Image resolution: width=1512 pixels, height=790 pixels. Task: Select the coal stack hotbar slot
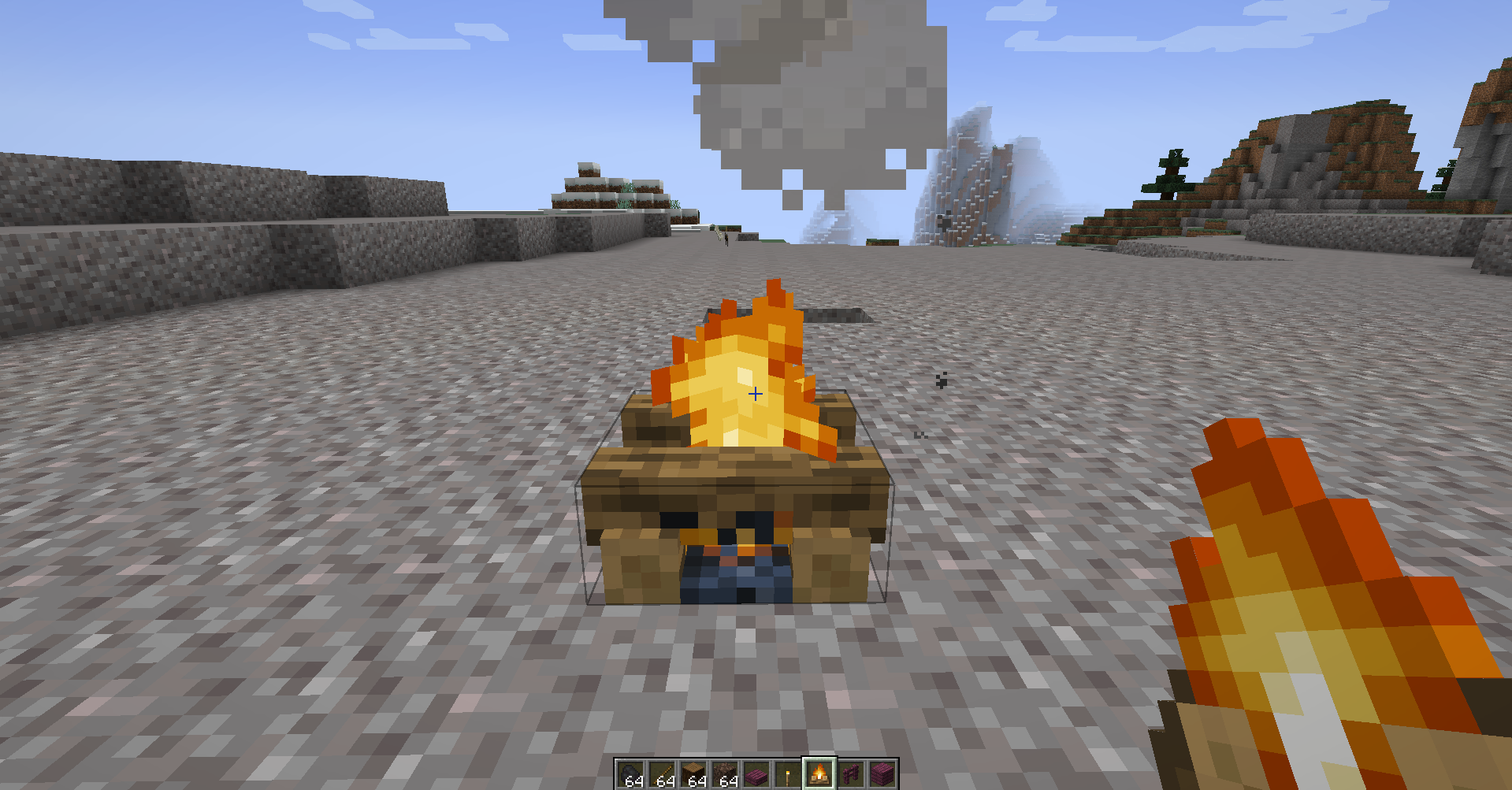click(x=630, y=775)
